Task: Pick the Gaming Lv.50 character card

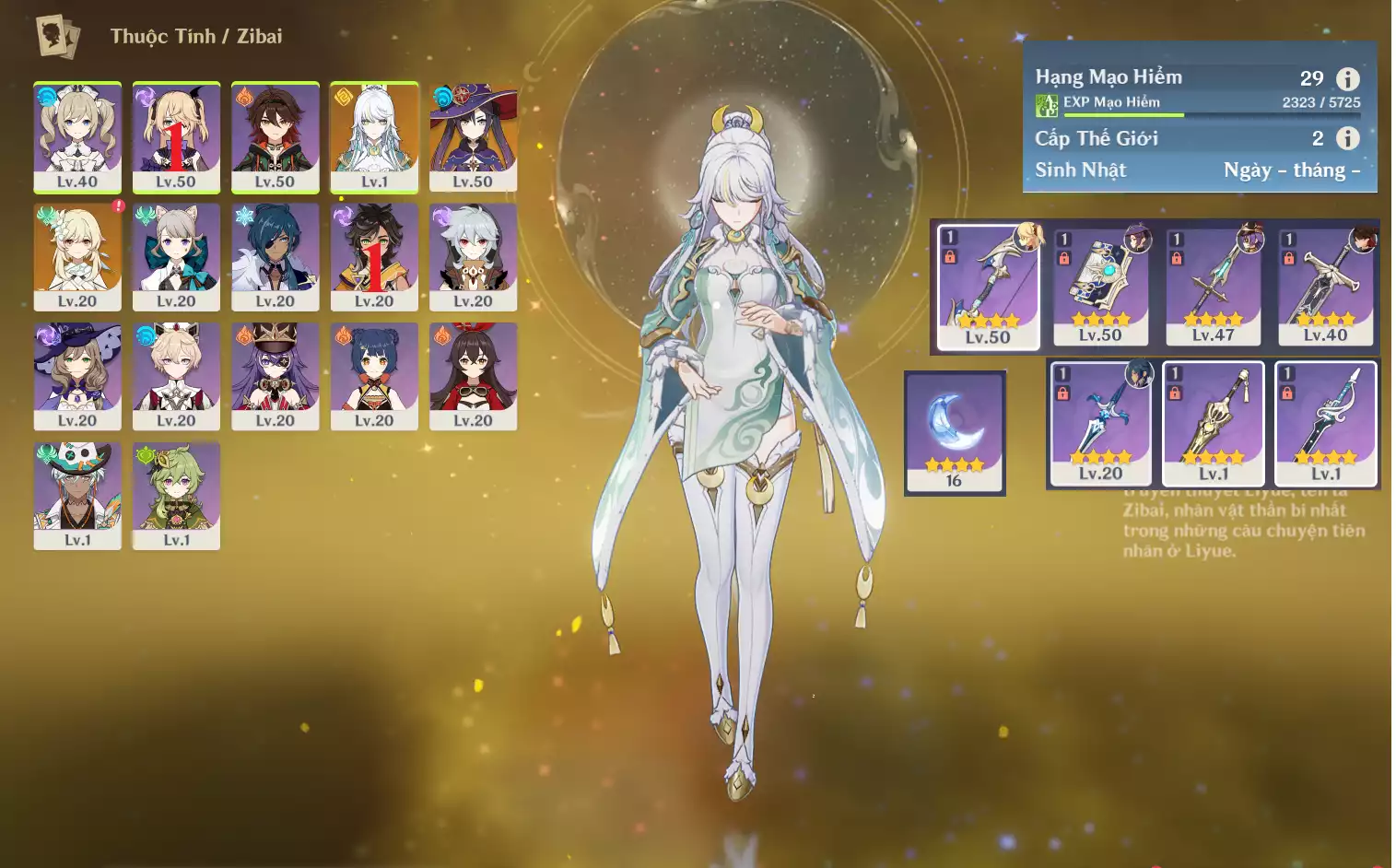Action: pyautogui.click(x=275, y=136)
